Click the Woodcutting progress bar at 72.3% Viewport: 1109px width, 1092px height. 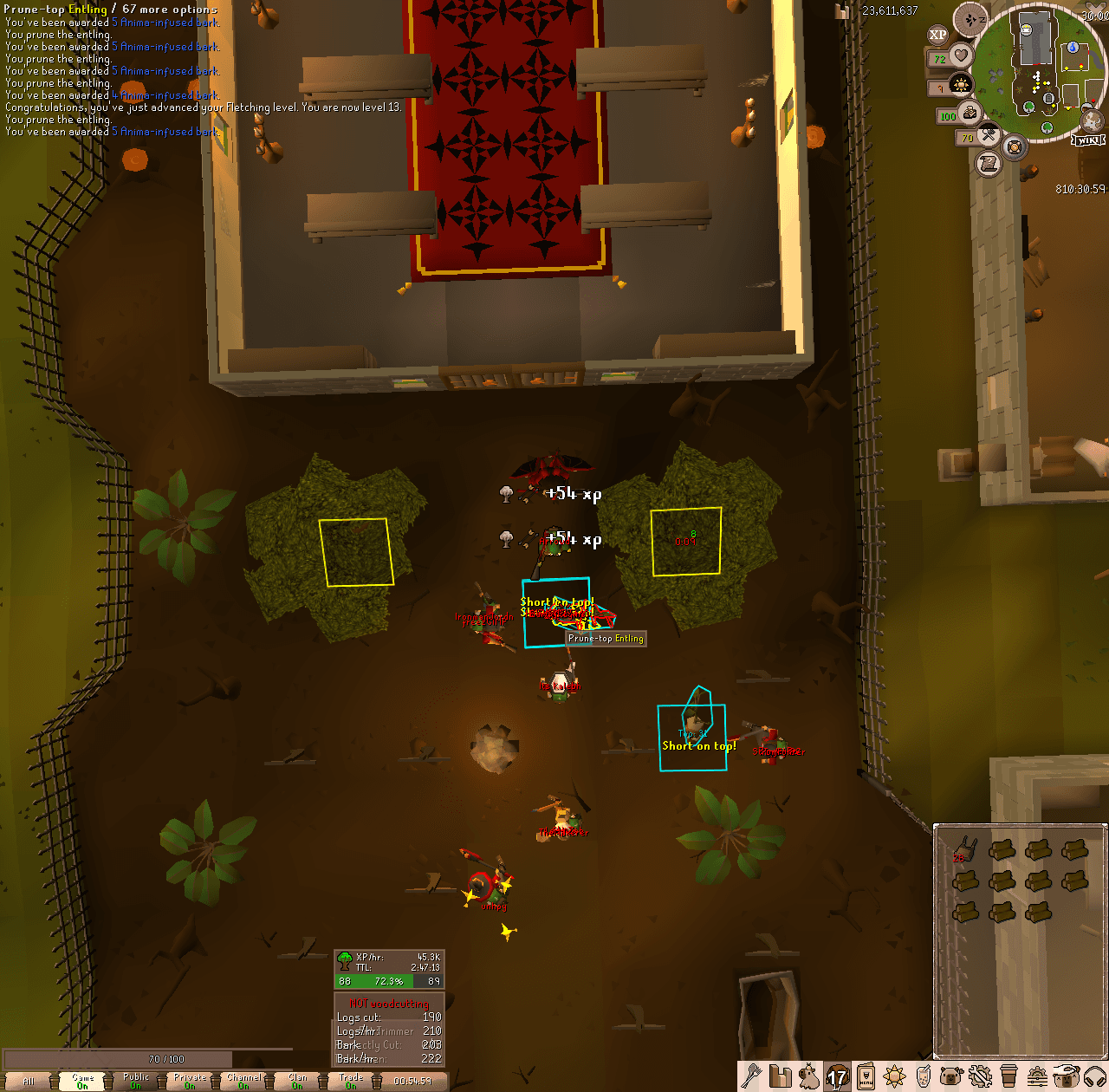[x=388, y=980]
